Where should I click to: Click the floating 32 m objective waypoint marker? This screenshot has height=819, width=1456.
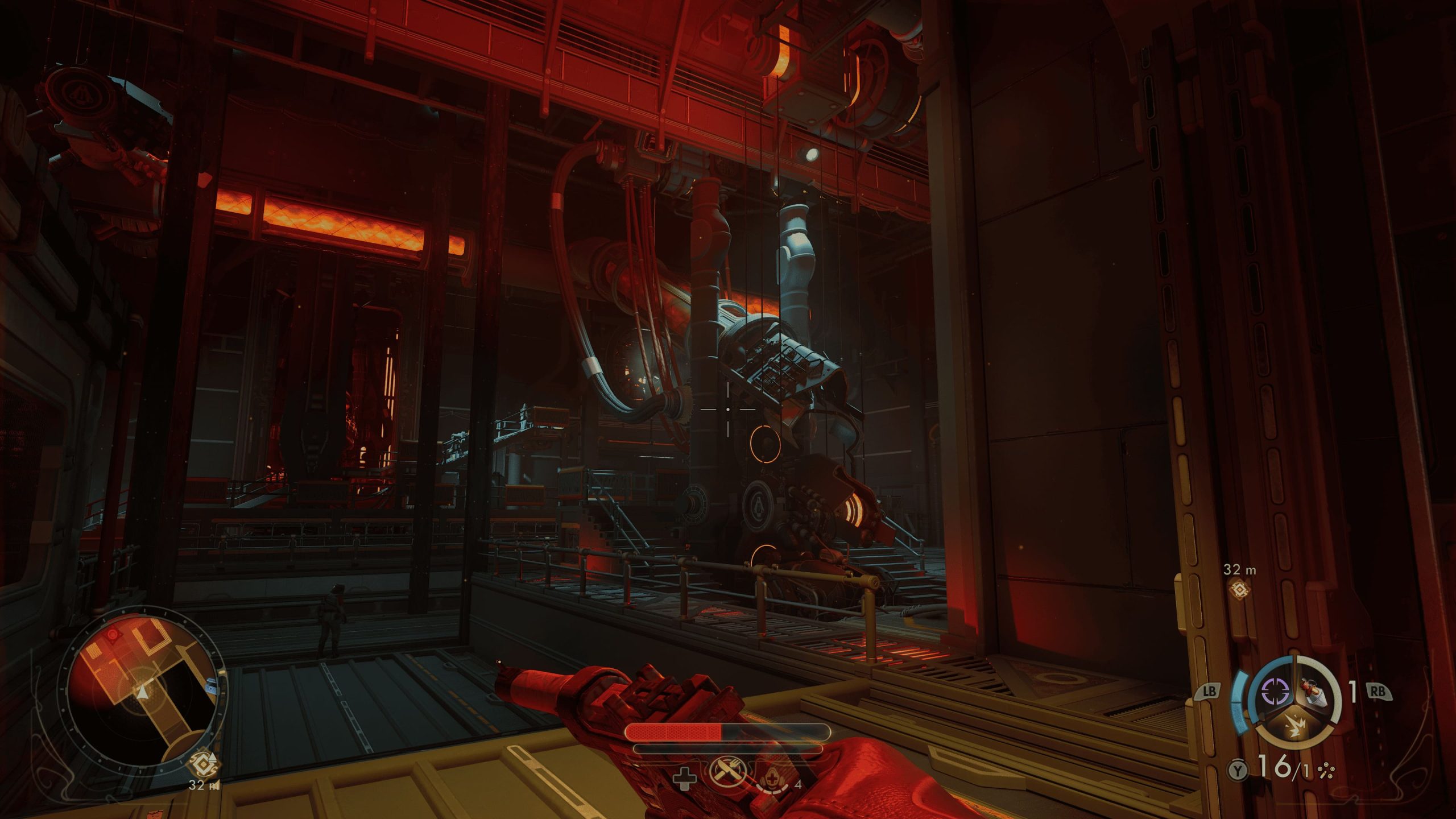pyautogui.click(x=1239, y=589)
